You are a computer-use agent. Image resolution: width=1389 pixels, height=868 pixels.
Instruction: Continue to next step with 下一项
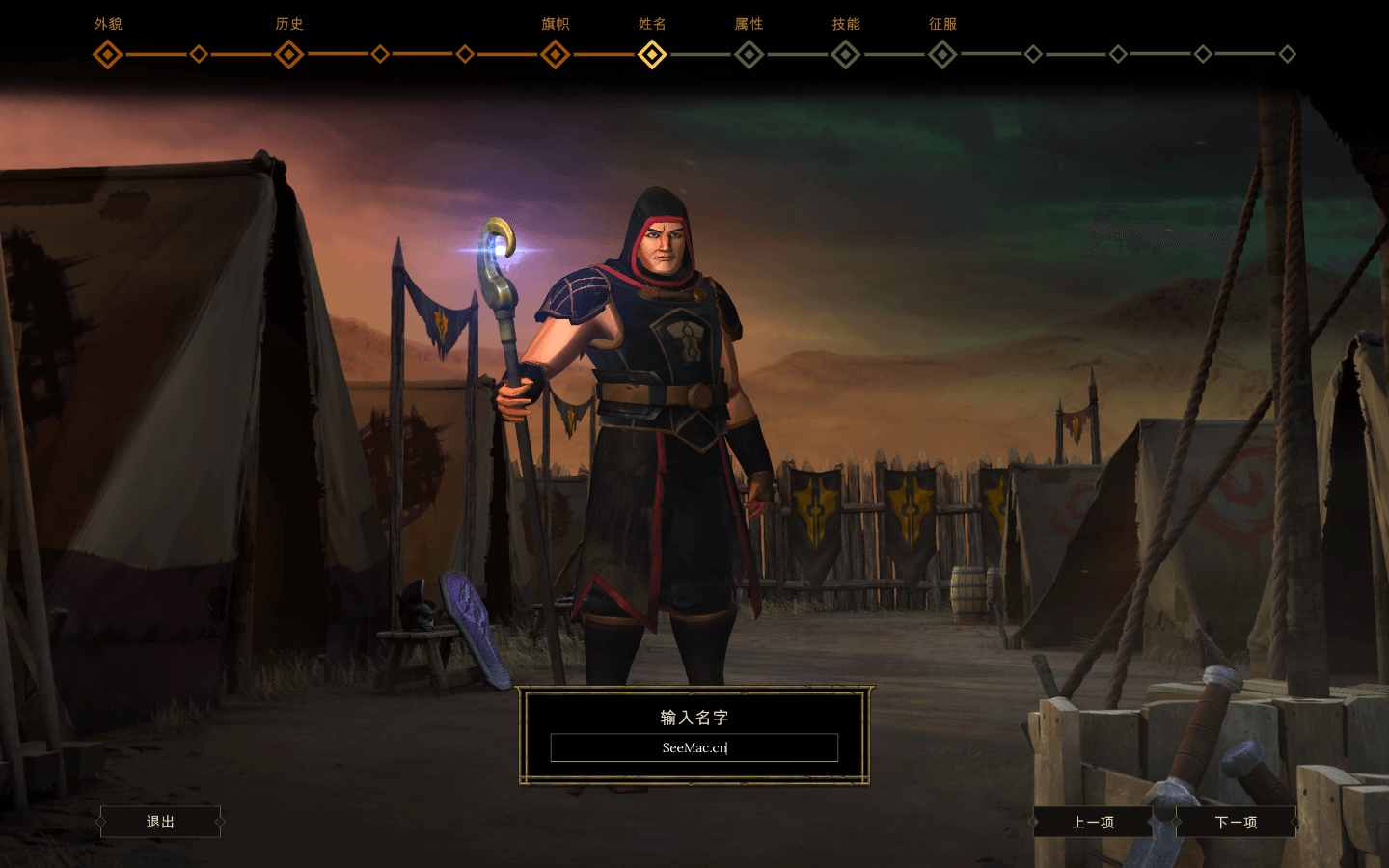(x=1236, y=822)
